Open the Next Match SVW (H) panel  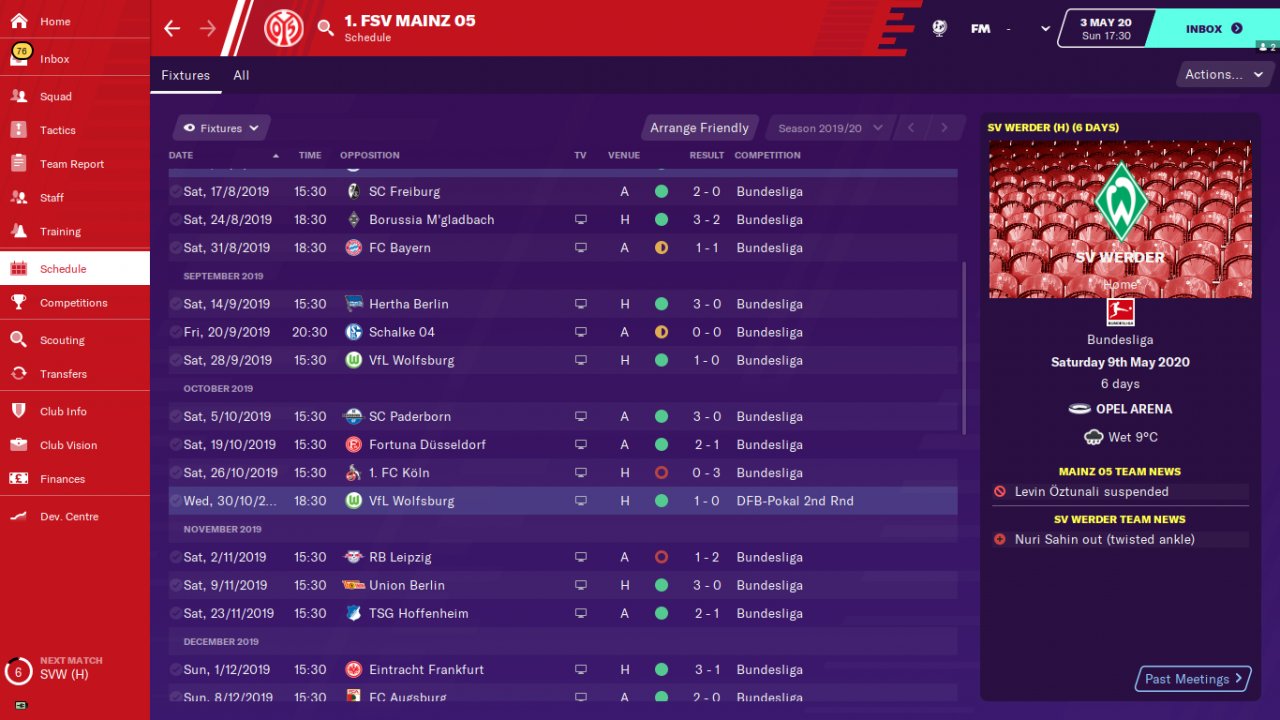tap(70, 668)
